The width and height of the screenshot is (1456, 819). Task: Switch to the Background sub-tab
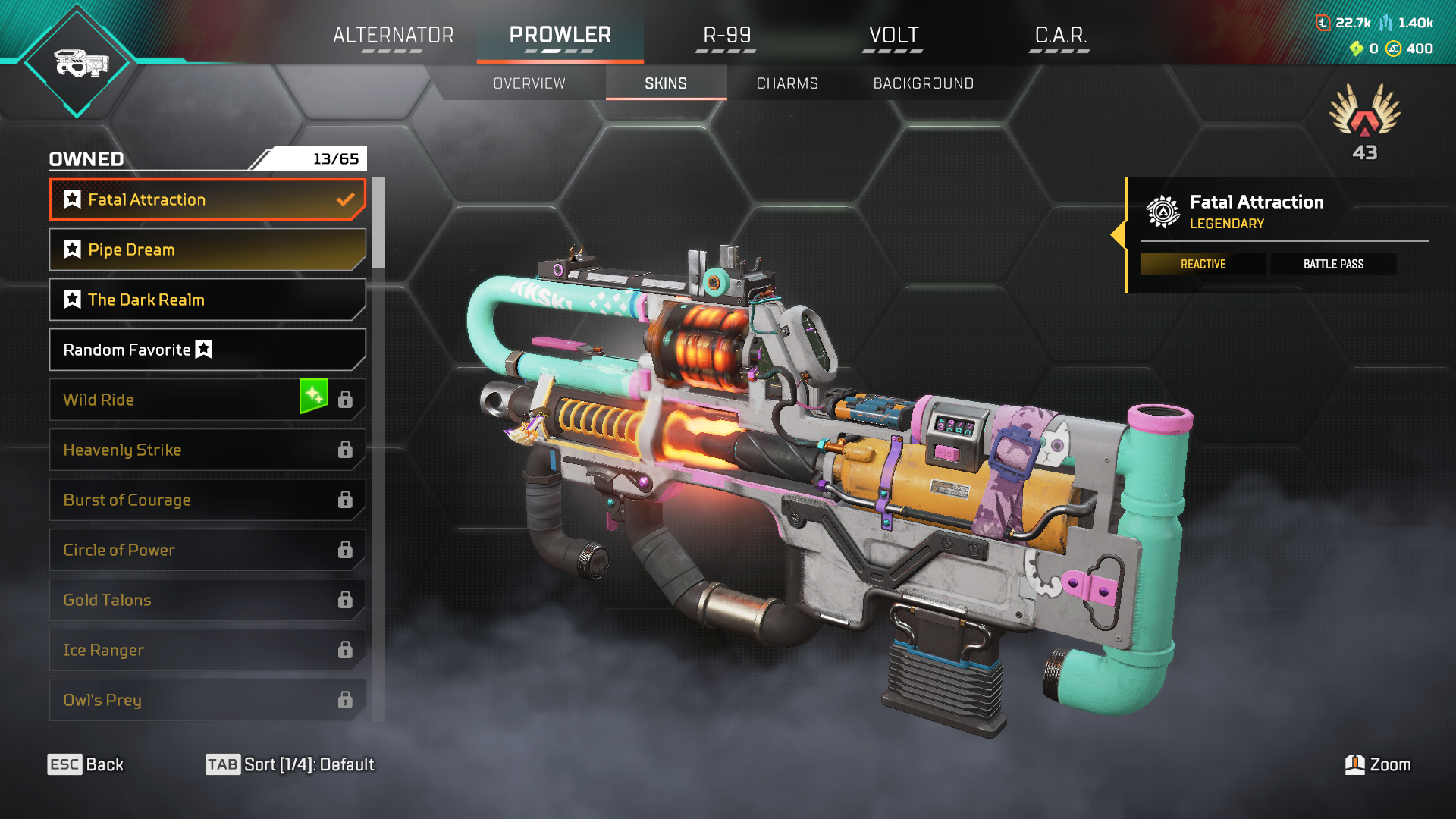[x=923, y=83]
